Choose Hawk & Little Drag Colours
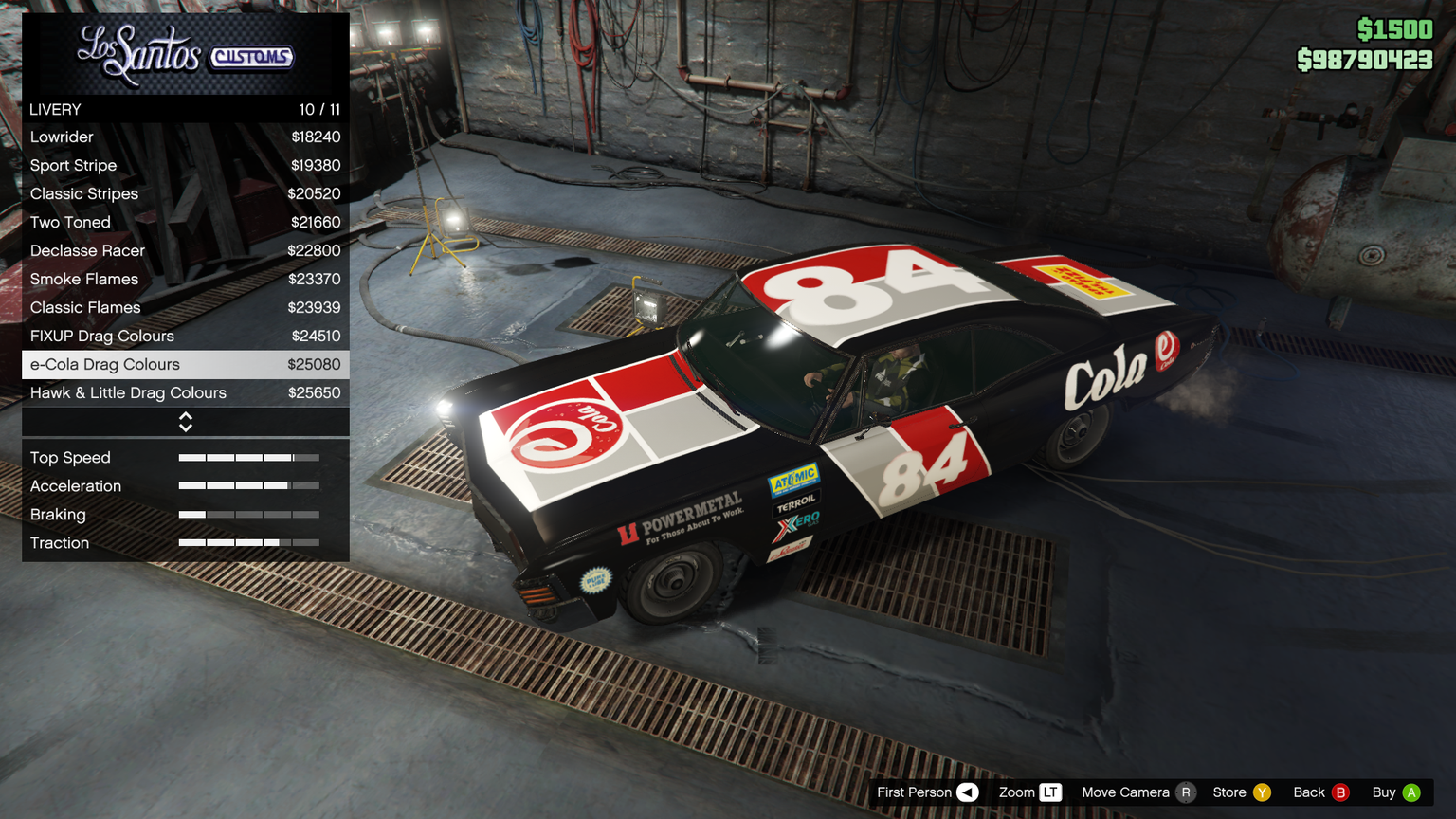This screenshot has width=1456, height=819. coord(185,393)
